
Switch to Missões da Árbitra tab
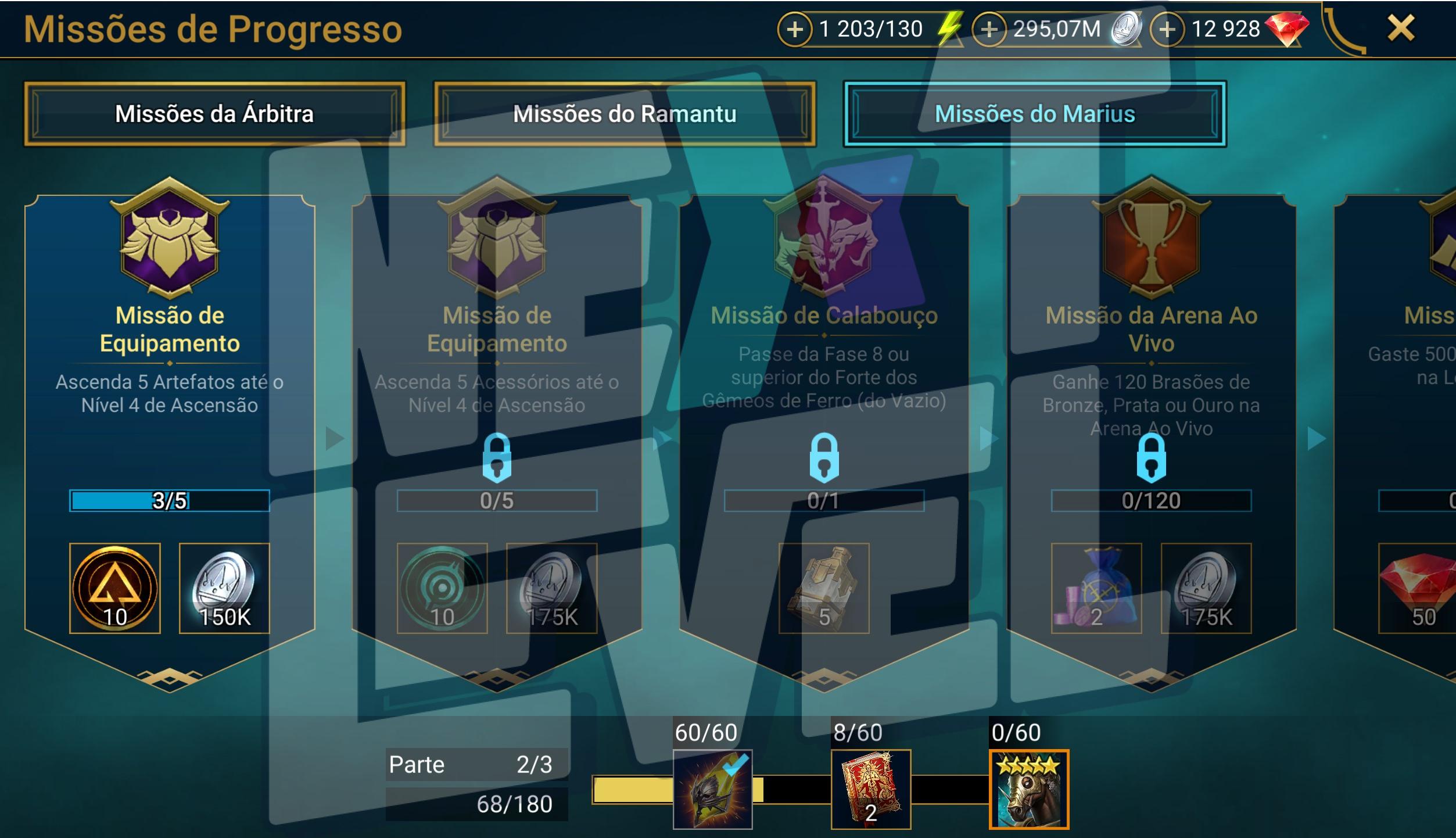click(x=214, y=114)
